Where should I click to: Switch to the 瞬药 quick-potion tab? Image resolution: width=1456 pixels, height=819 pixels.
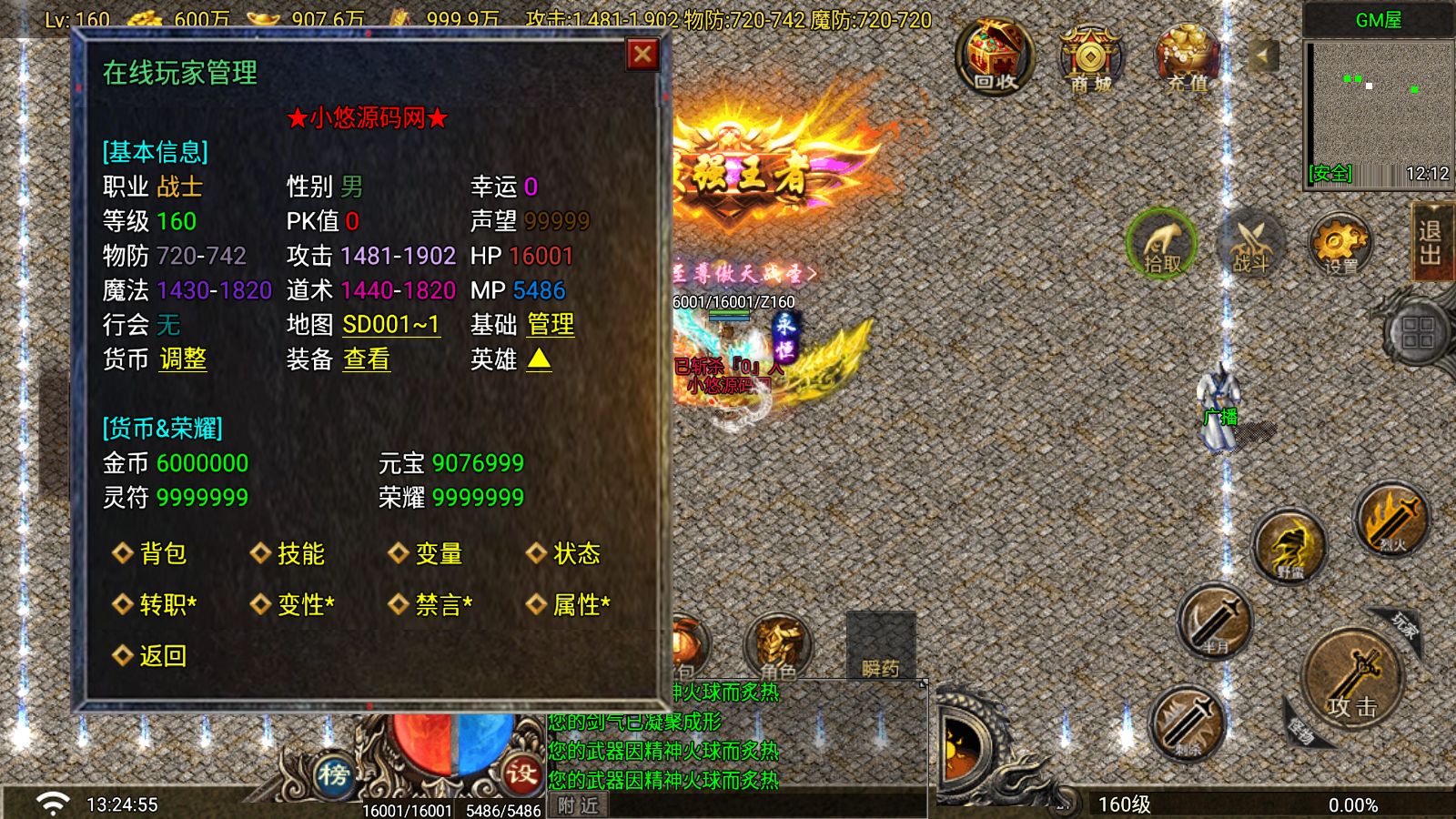880,670
